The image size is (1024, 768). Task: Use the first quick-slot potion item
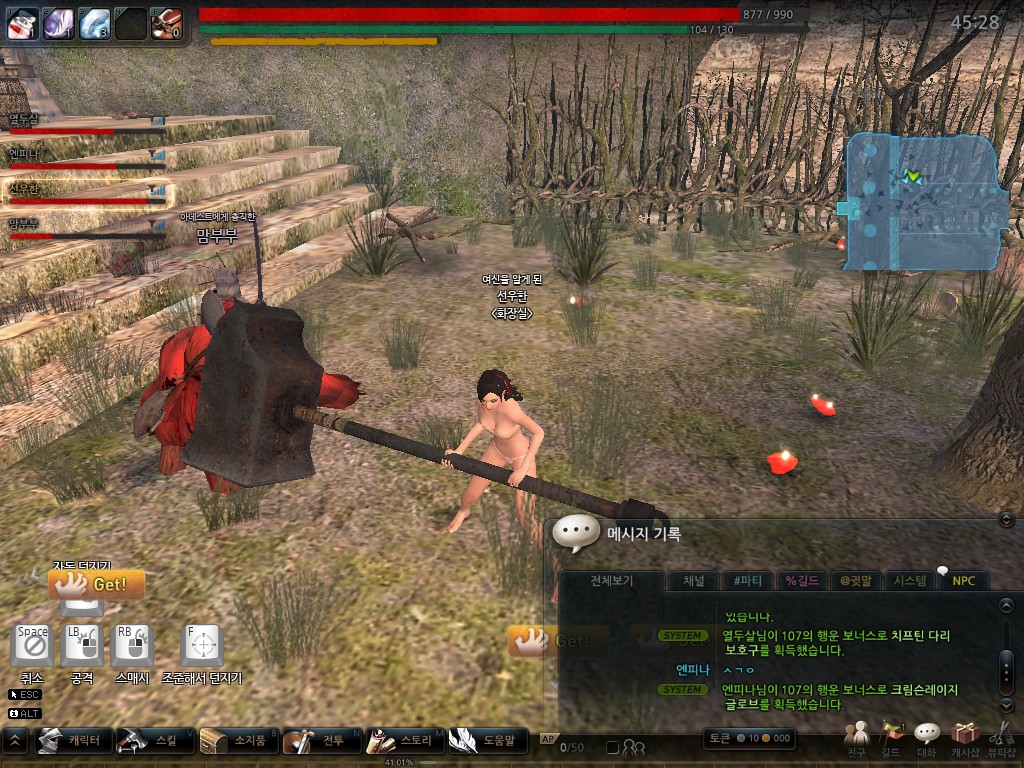(22, 23)
